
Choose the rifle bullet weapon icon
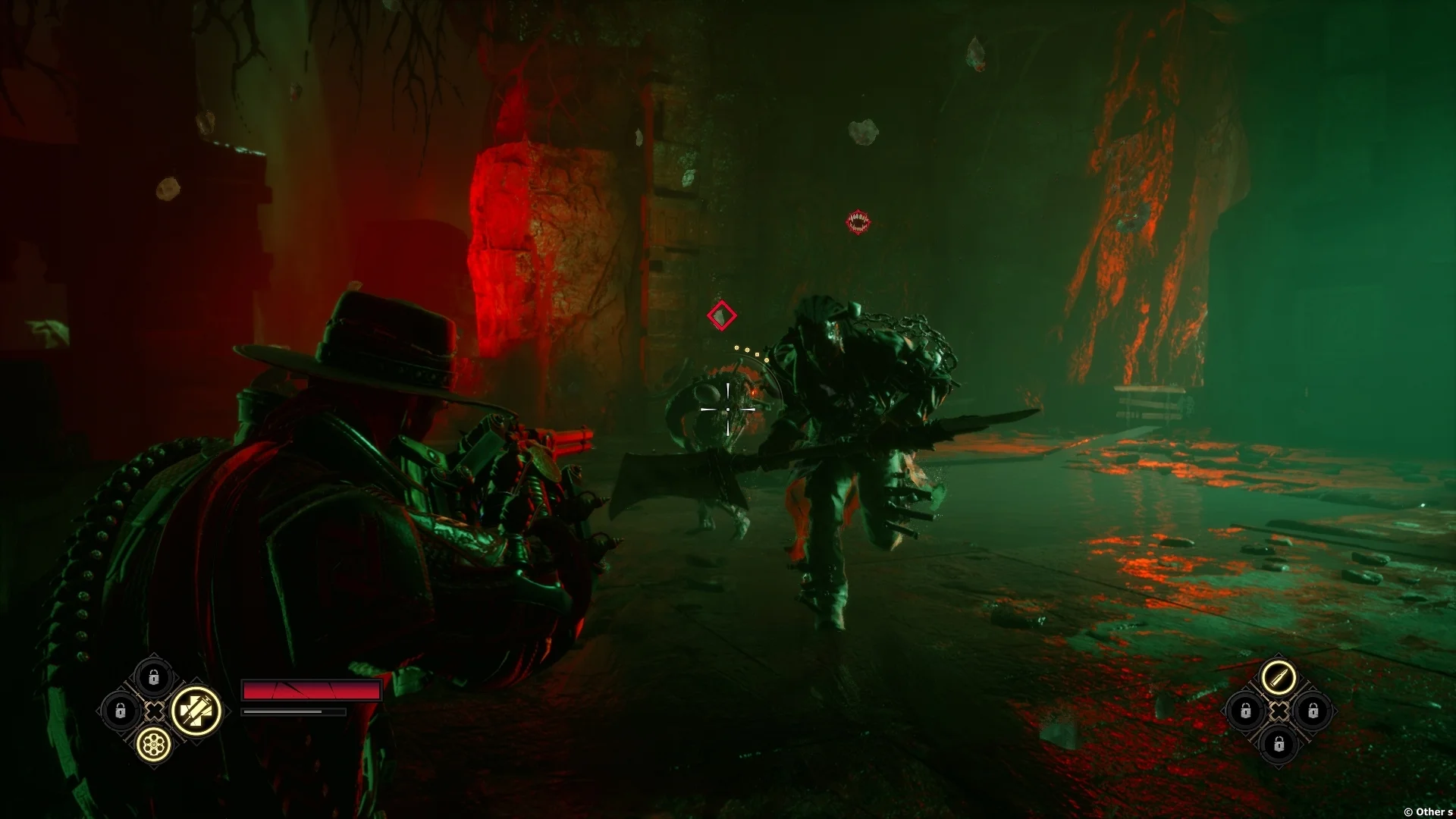point(1279,677)
